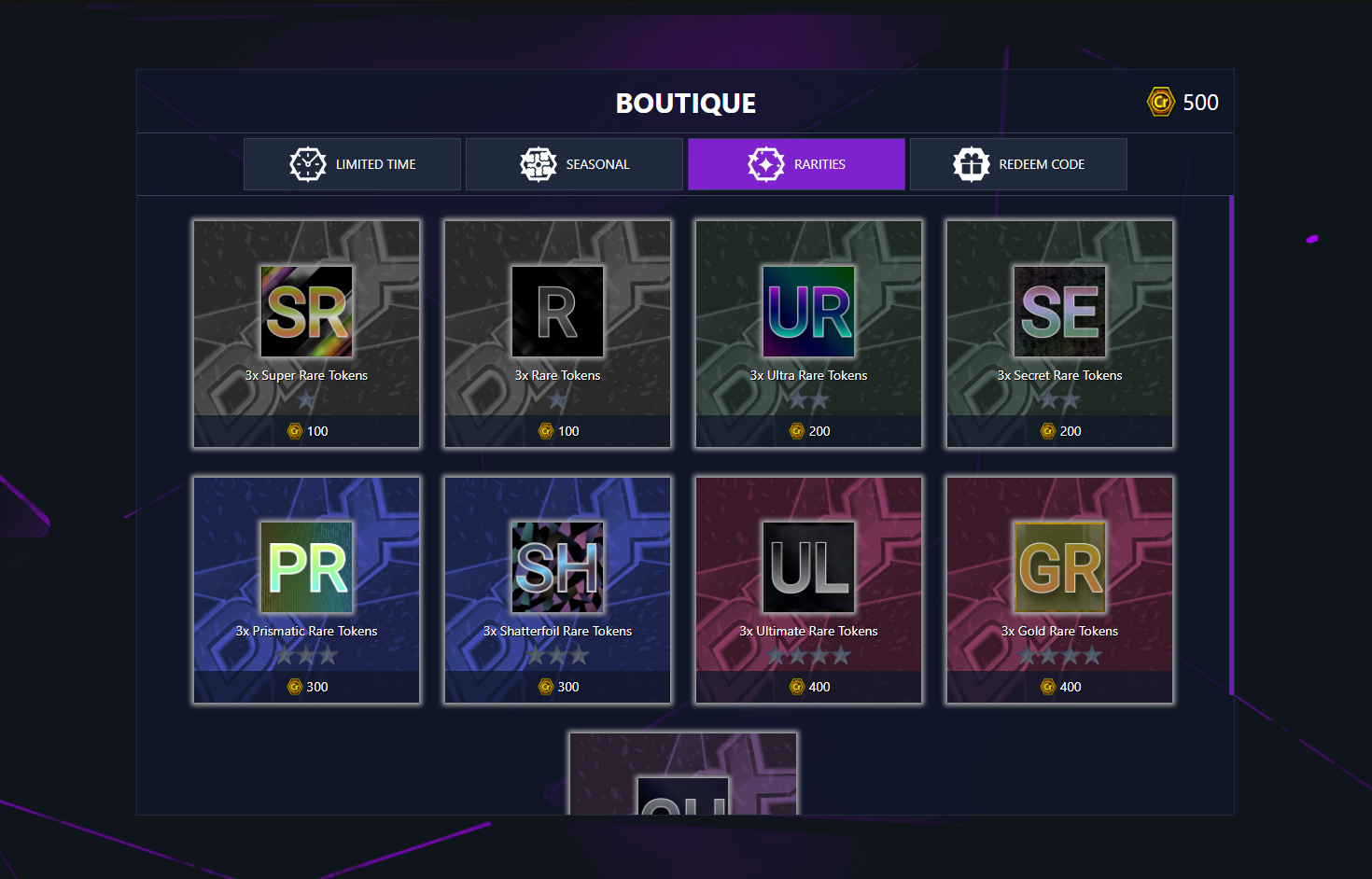
Task: Click the two-star rating under Ultra Rare Tokens
Action: tap(808, 398)
